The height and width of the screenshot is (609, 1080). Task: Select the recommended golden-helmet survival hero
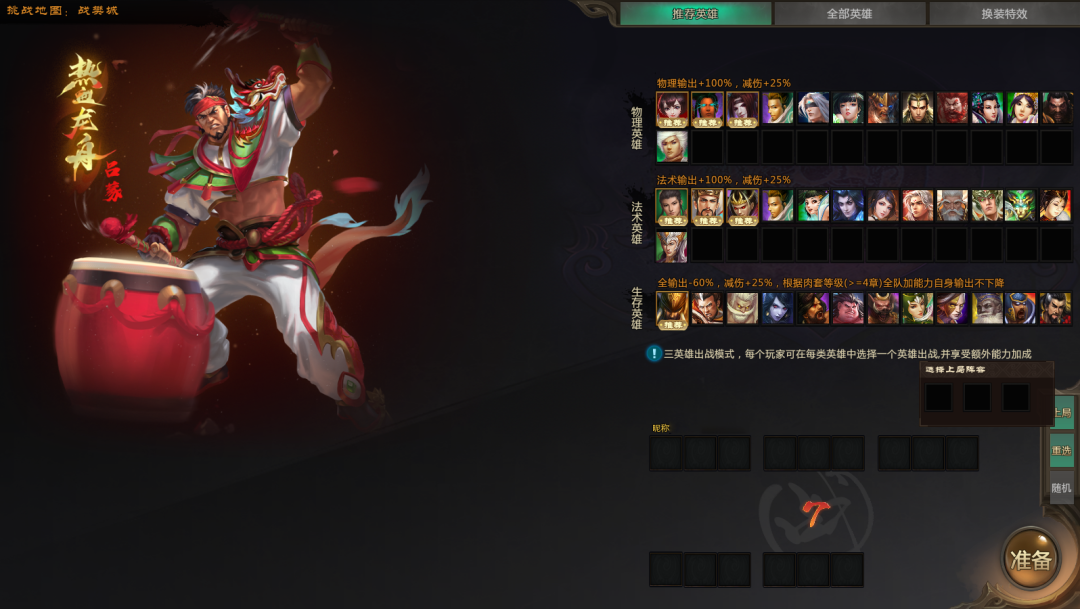672,308
